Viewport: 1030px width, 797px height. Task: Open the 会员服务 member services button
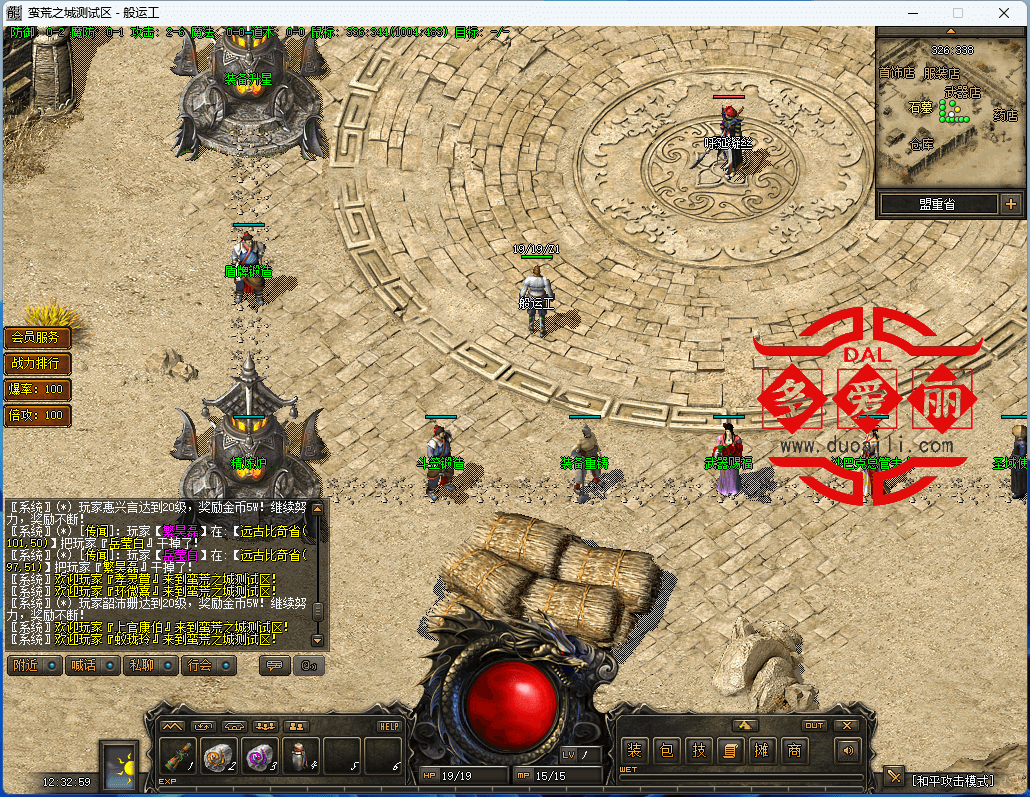point(37,338)
